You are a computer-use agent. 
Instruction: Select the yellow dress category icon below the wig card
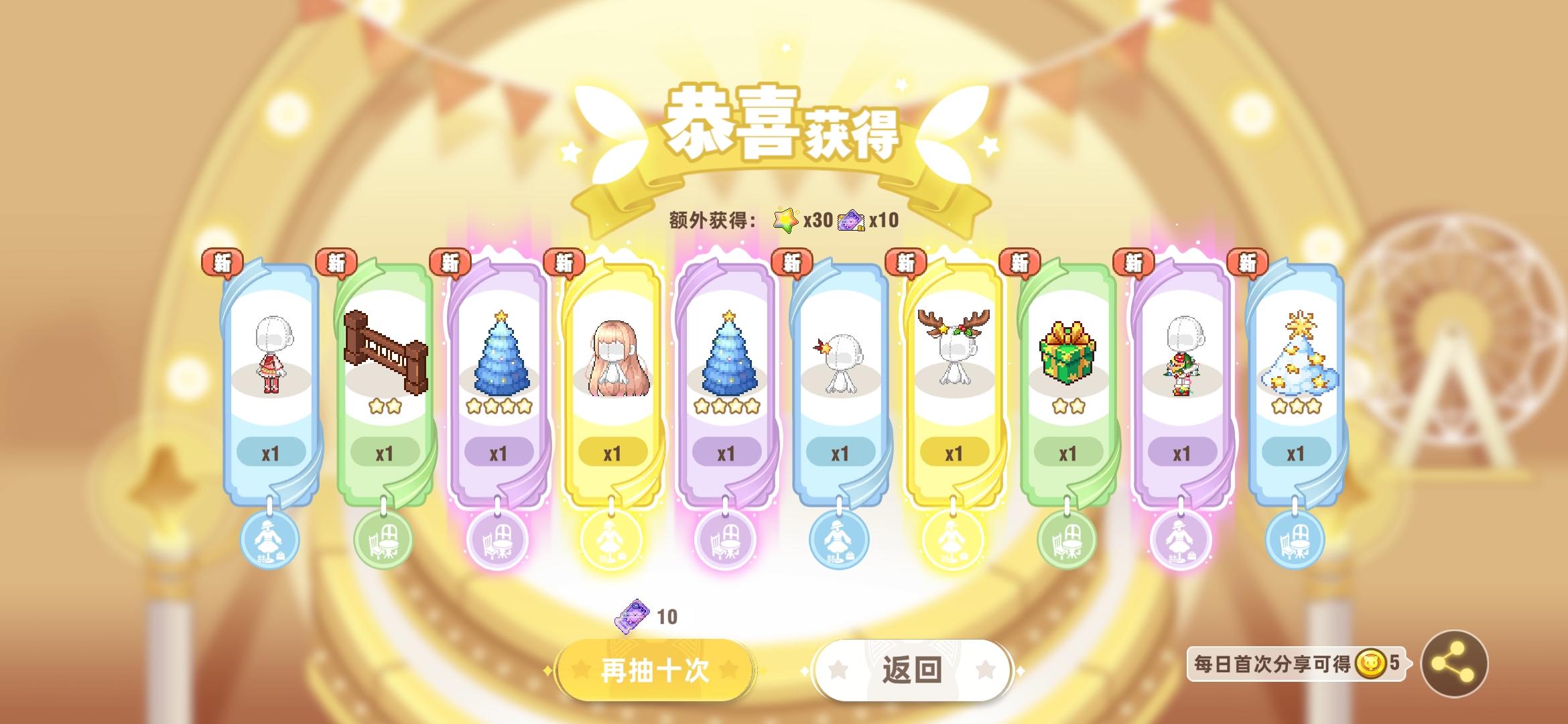(x=610, y=540)
